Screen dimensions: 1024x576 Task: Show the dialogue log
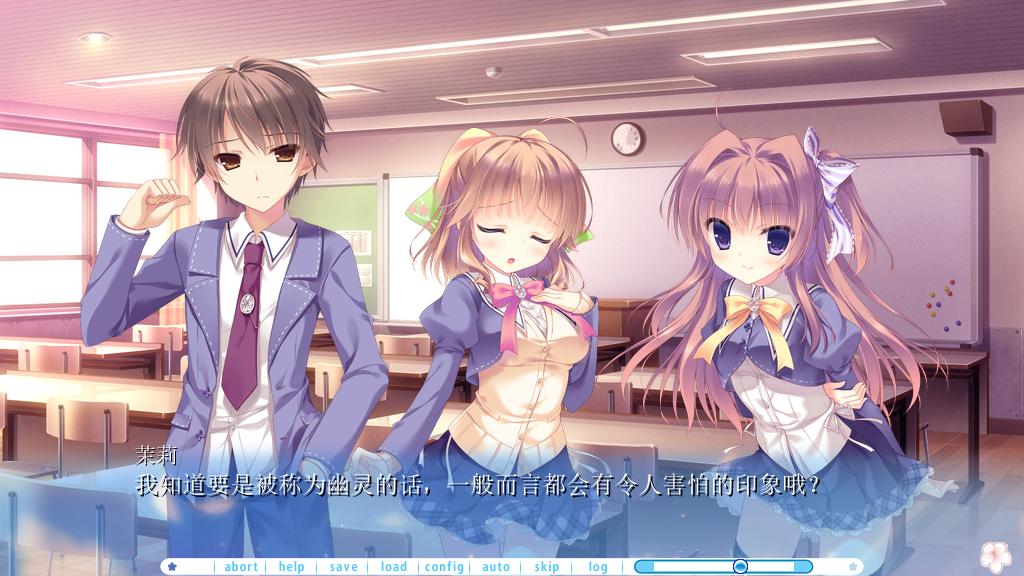point(598,567)
